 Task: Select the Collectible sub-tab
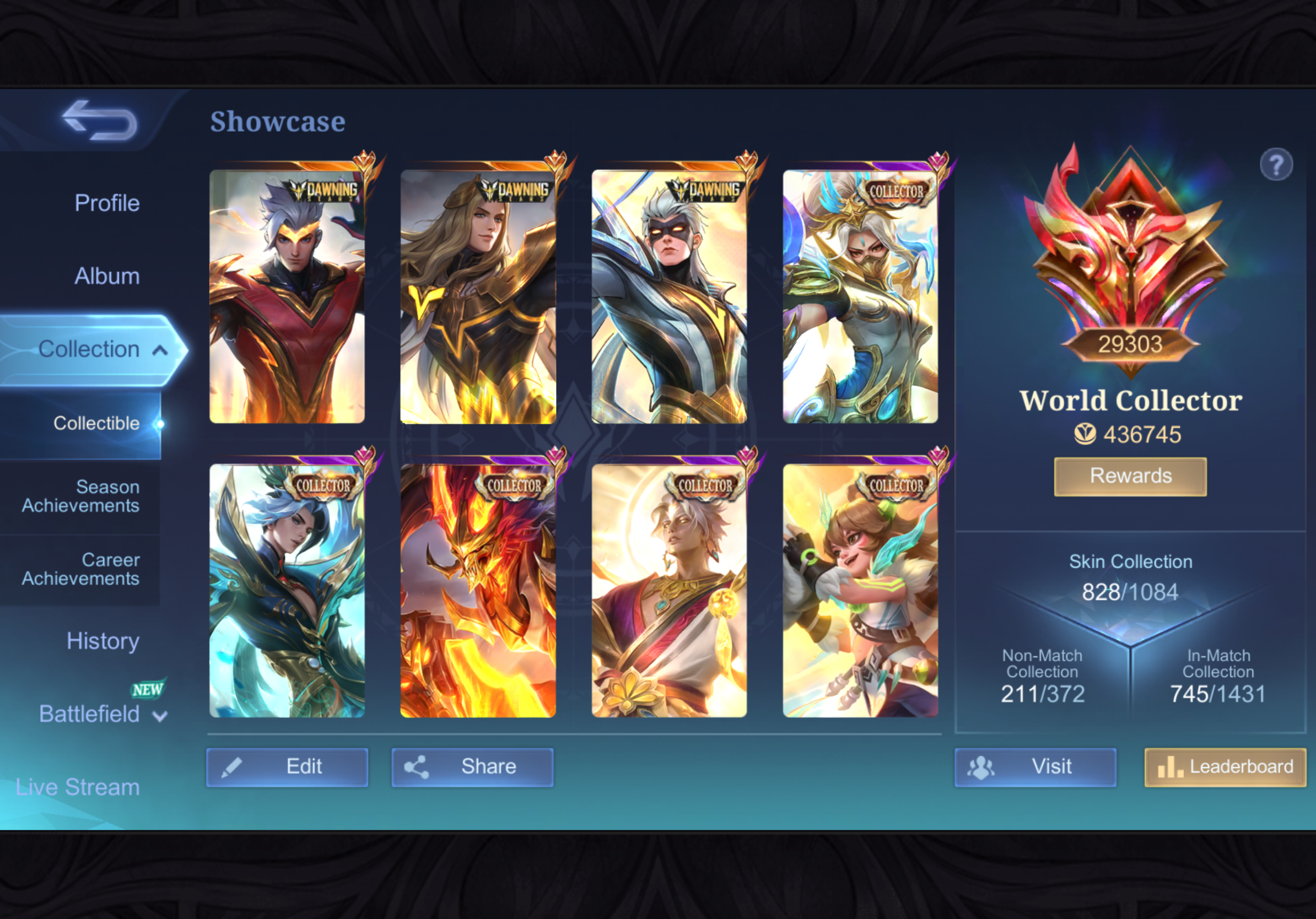coord(96,423)
